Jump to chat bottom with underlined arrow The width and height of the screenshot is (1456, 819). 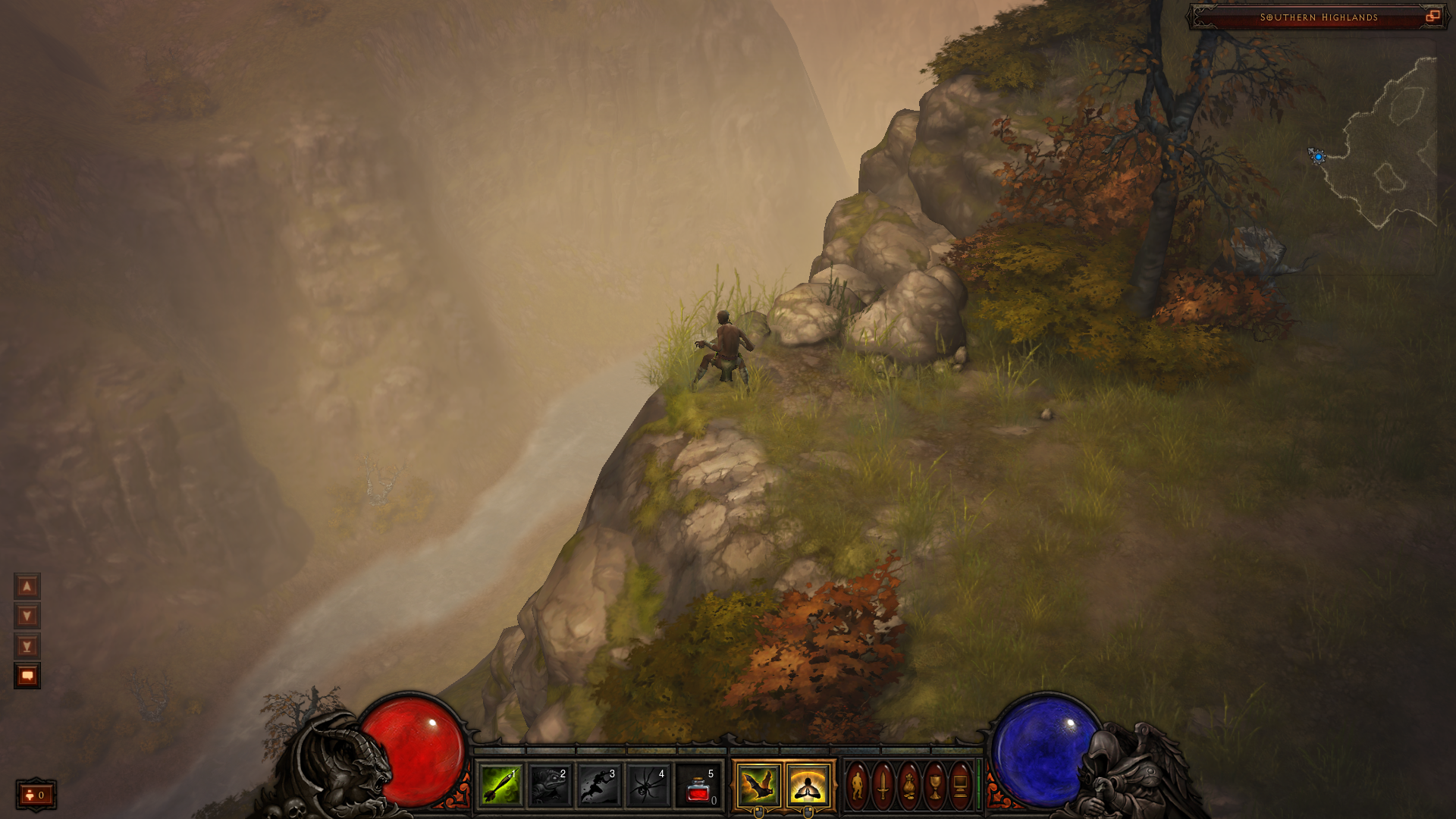27,646
